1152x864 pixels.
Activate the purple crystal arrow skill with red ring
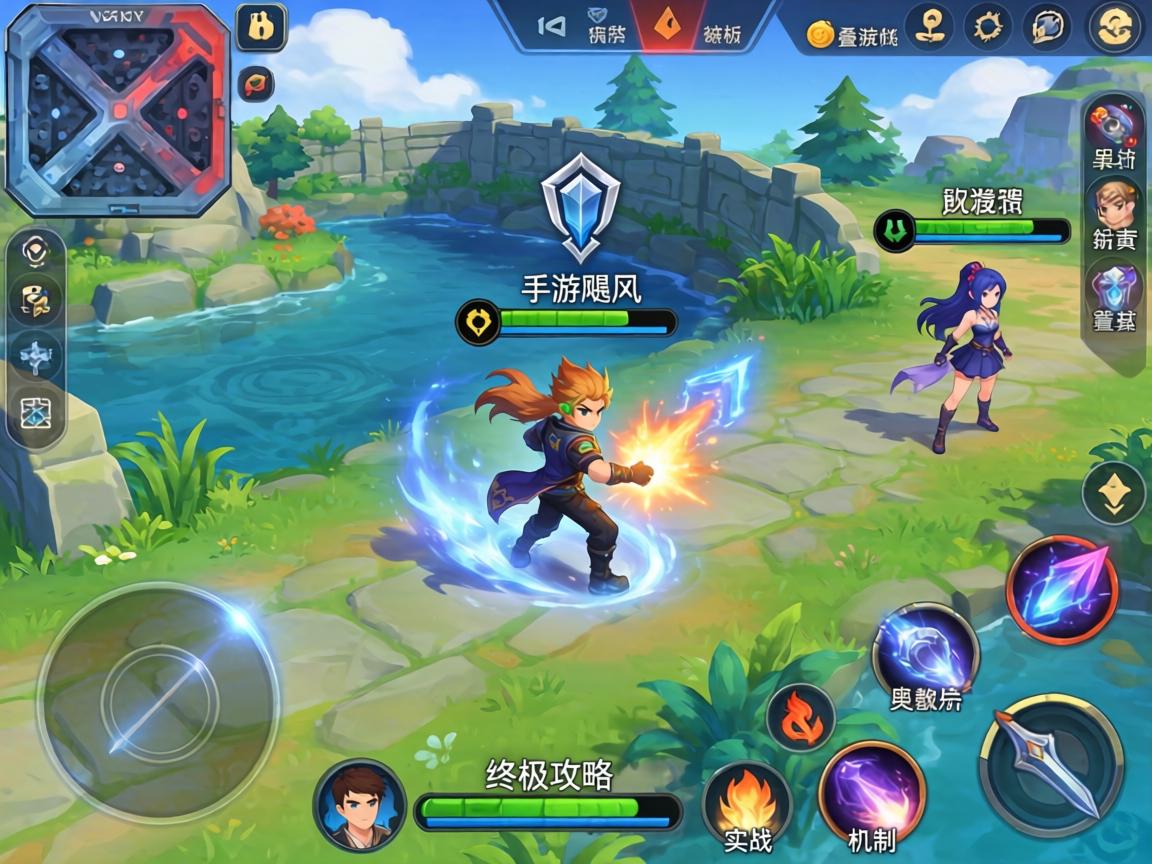(1062, 590)
